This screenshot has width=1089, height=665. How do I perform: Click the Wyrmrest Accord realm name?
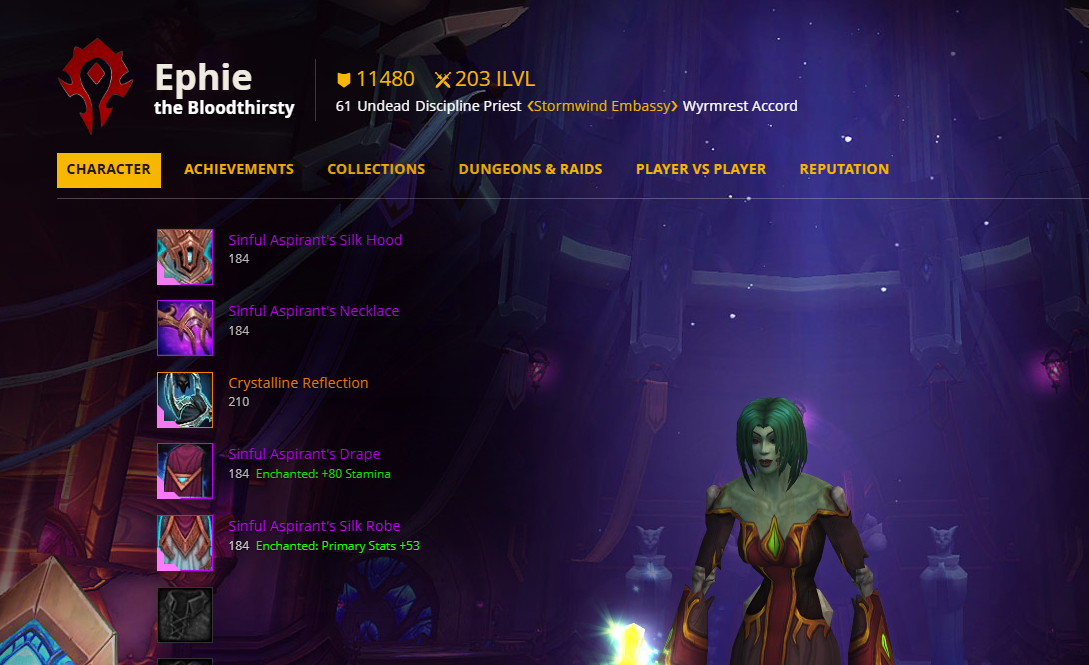[740, 106]
